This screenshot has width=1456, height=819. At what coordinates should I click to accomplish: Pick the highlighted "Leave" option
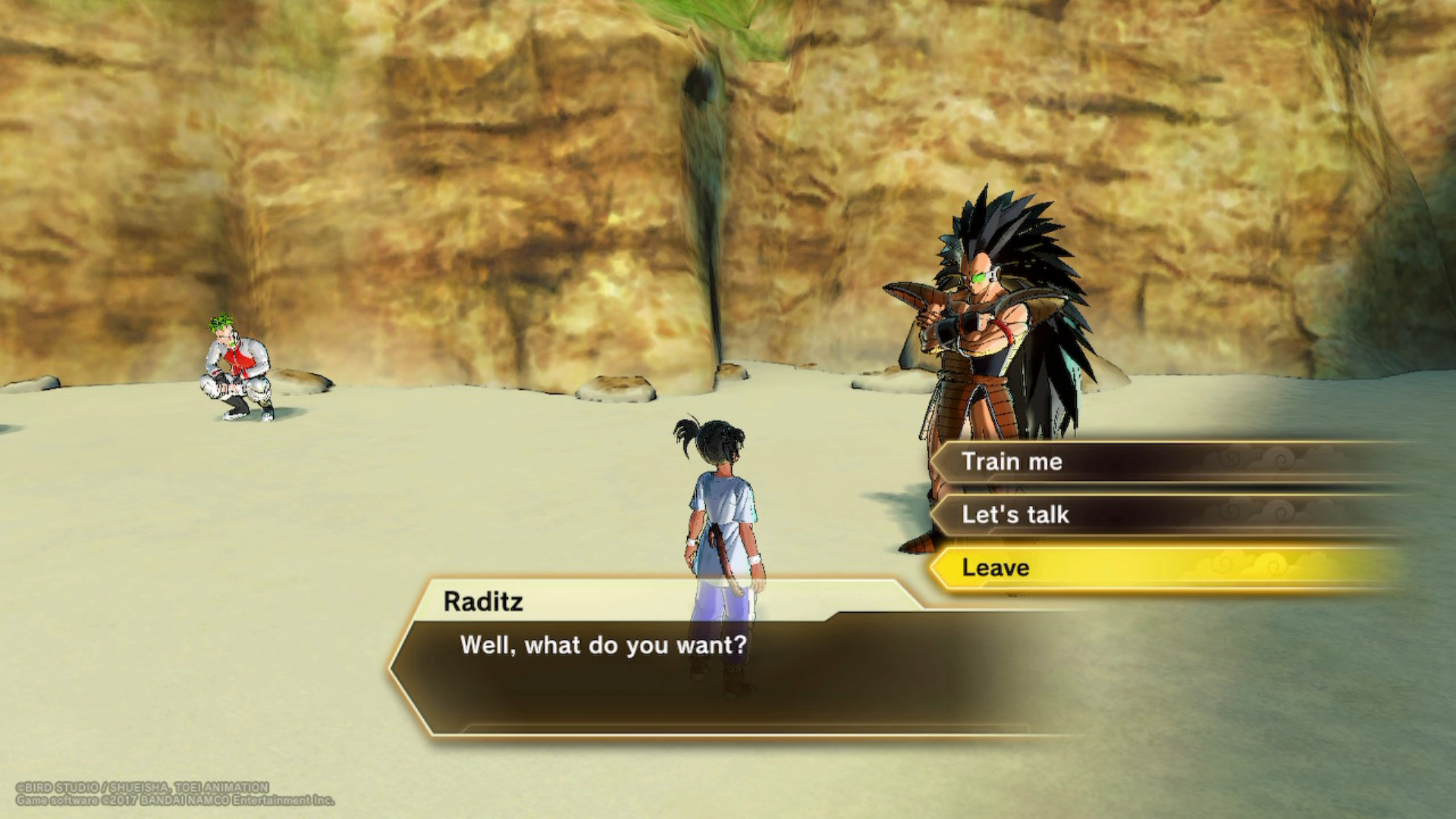click(996, 568)
